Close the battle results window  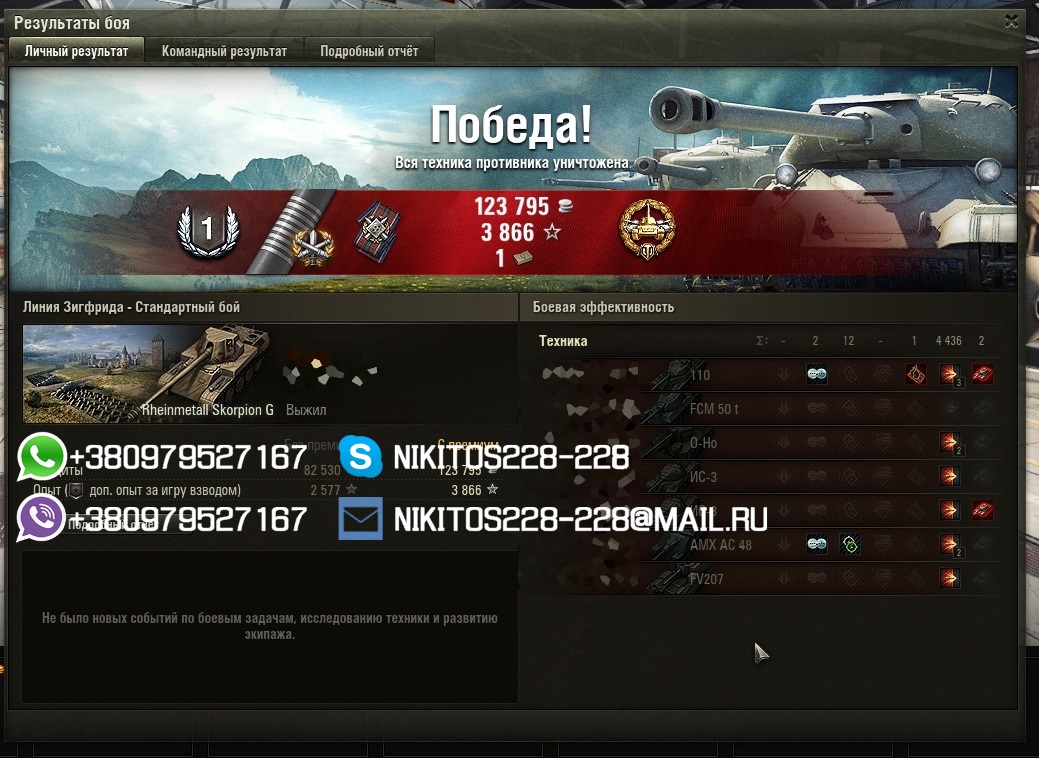tap(1012, 20)
